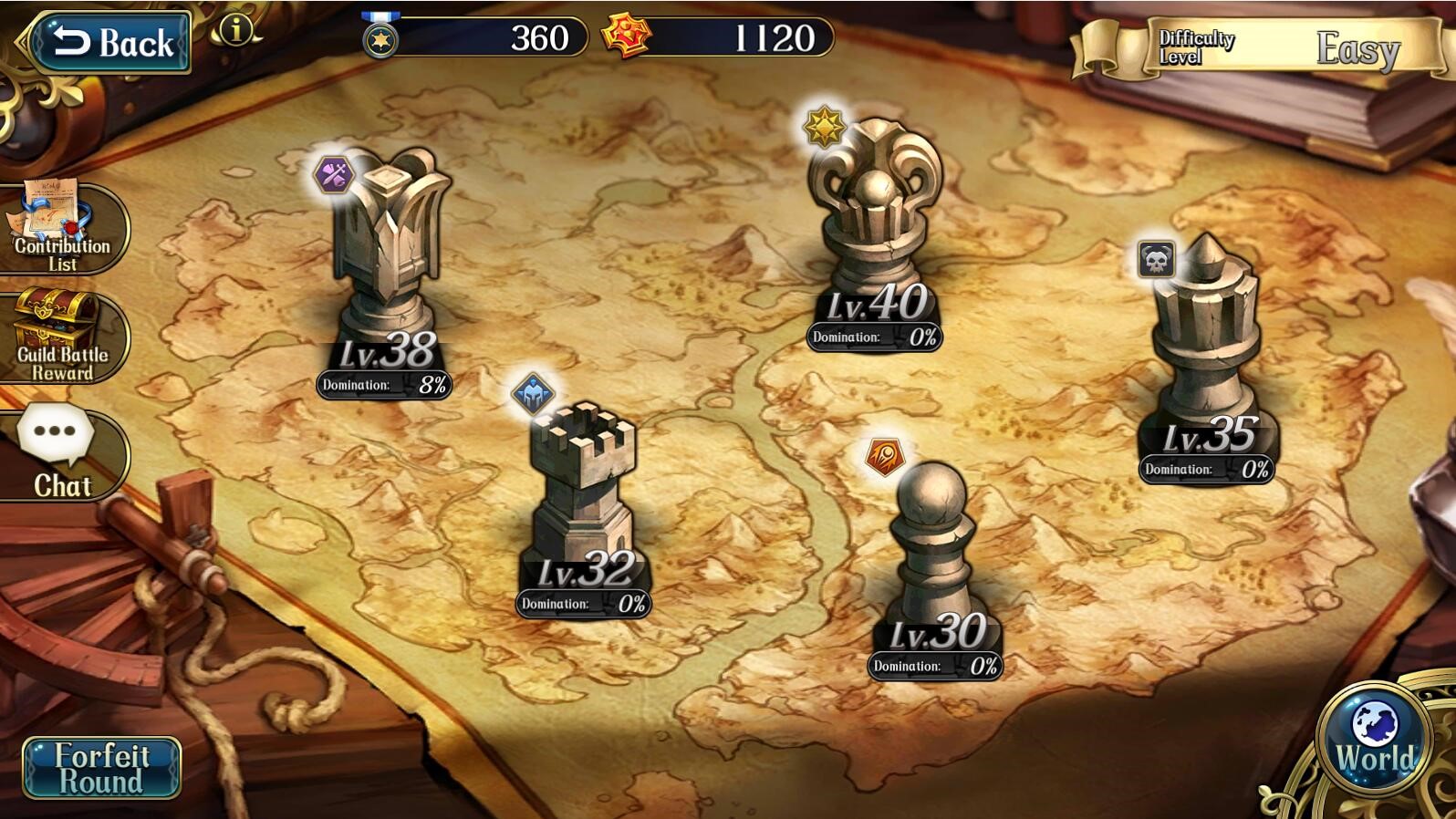The image size is (1456, 819).
Task: Attack the Lv.32 rook tower
Action: (583, 492)
